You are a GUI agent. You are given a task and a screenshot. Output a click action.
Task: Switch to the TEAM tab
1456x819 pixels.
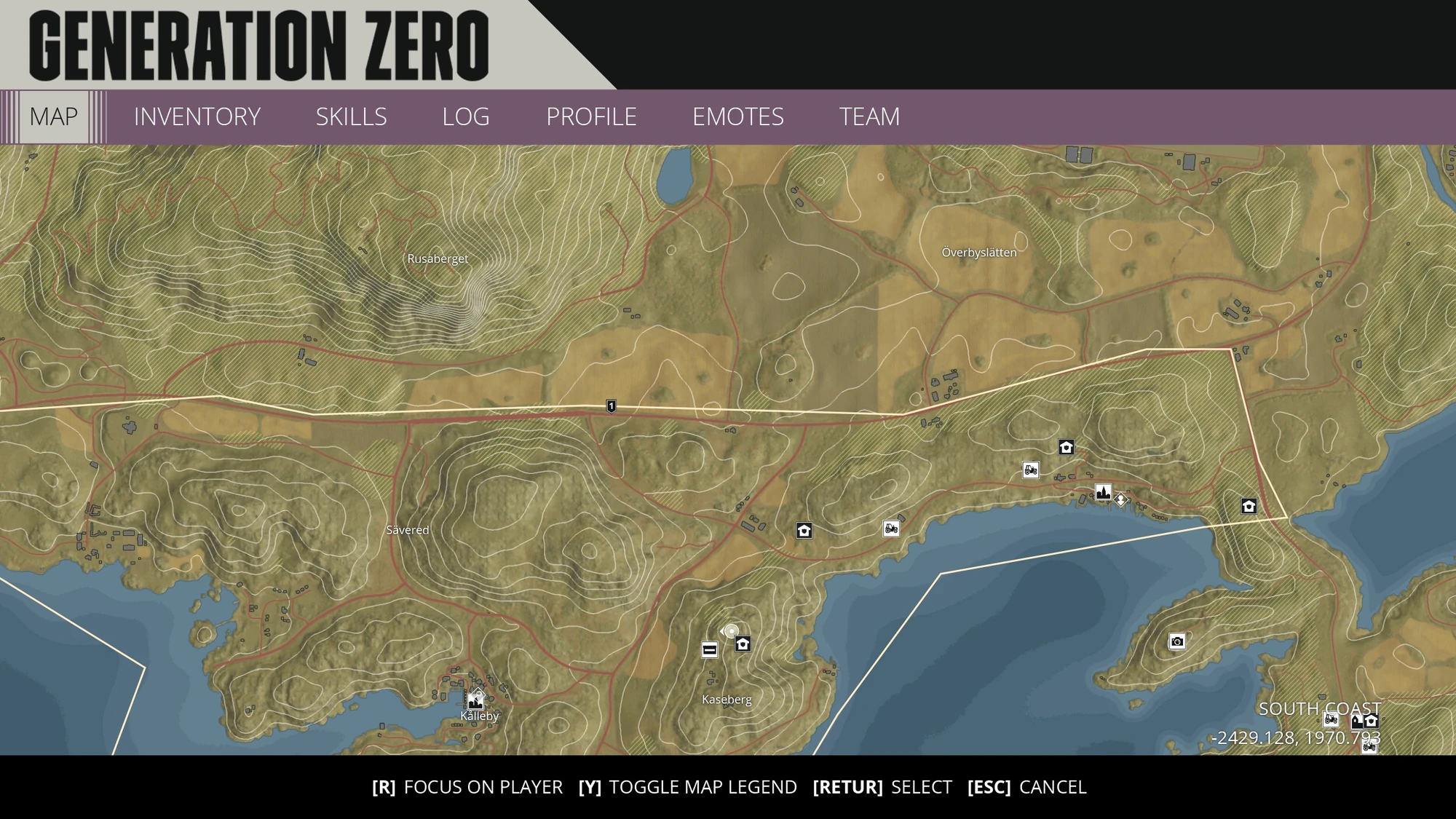[870, 116]
